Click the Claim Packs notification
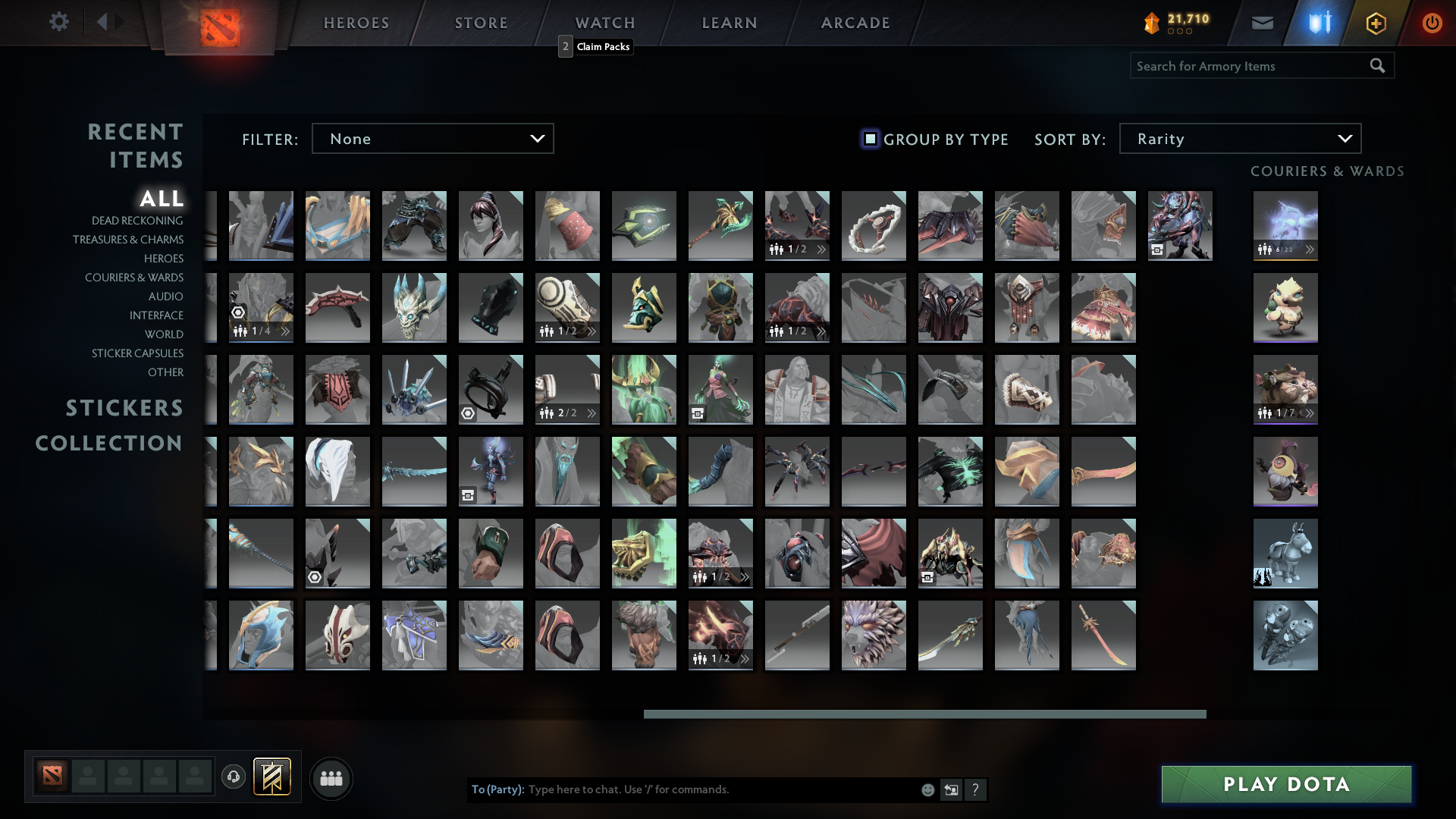This screenshot has height=819, width=1456. pos(602,47)
